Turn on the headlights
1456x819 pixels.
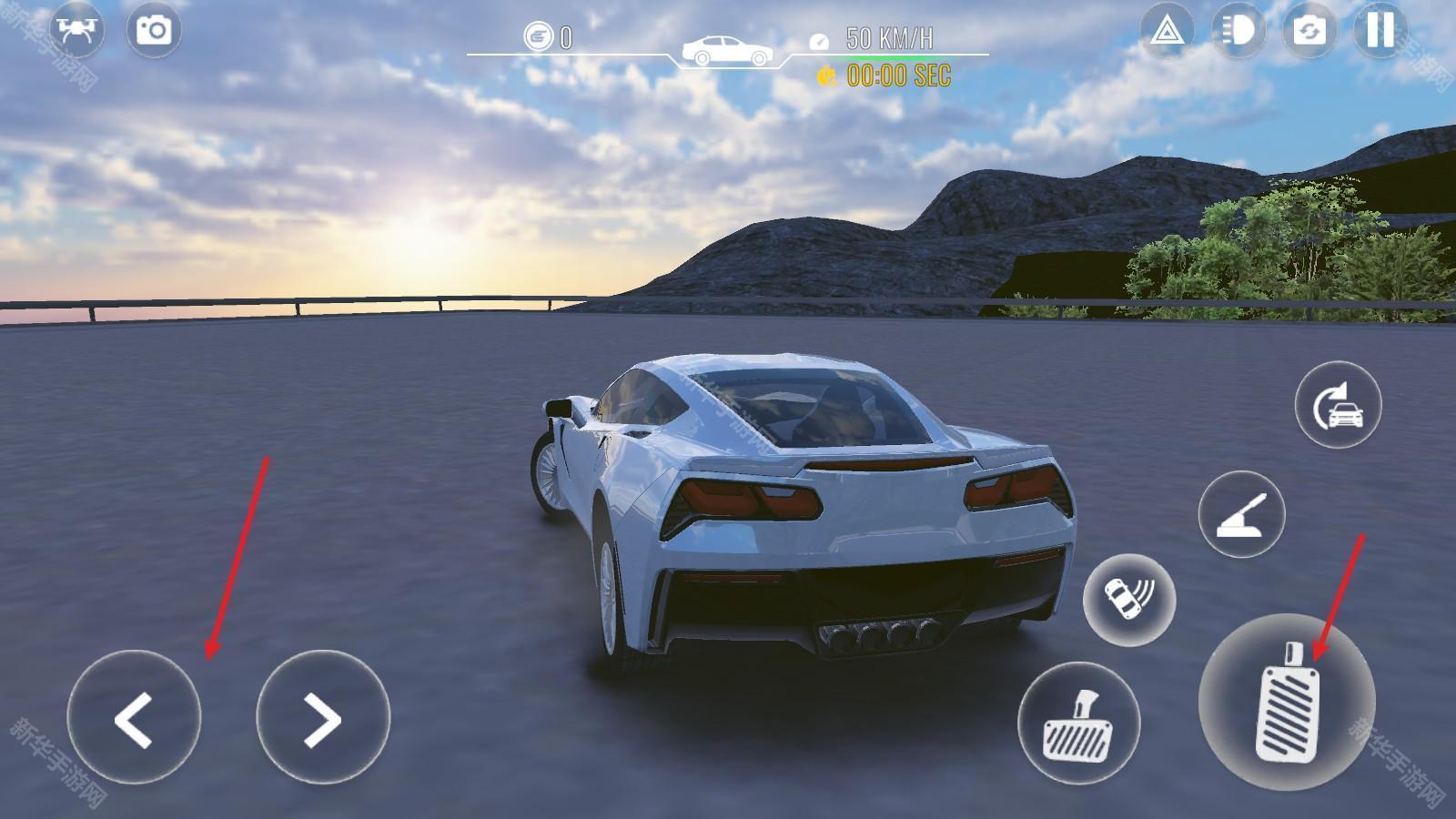[1238, 32]
